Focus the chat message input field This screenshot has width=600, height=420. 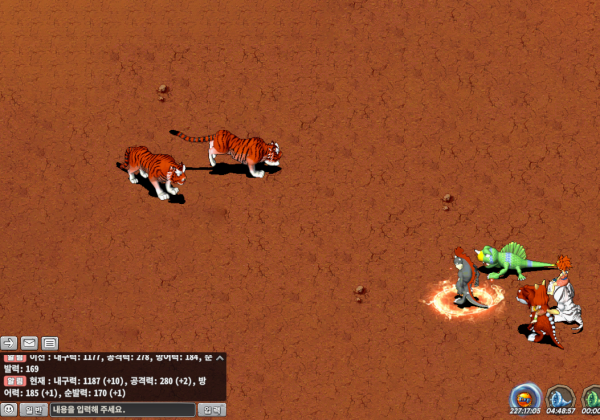(x=122, y=409)
